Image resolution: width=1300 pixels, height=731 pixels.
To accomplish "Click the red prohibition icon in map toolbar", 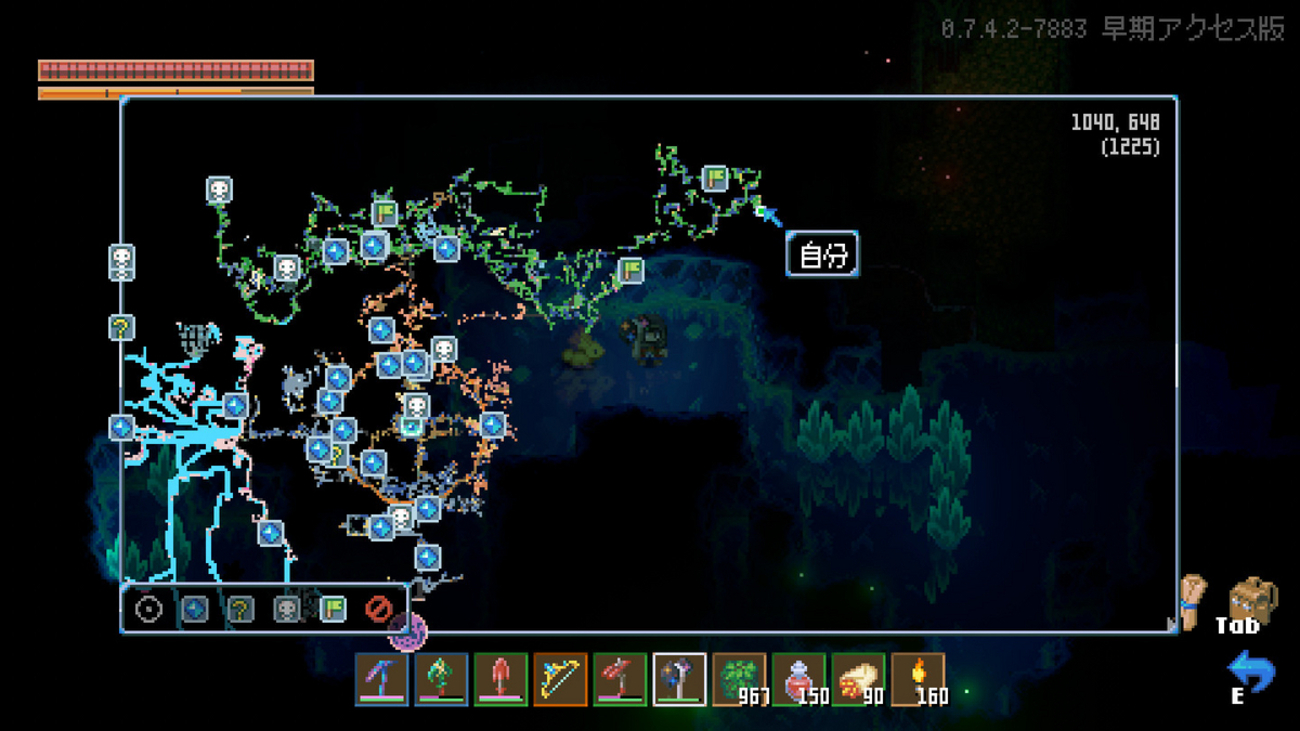I will [378, 608].
